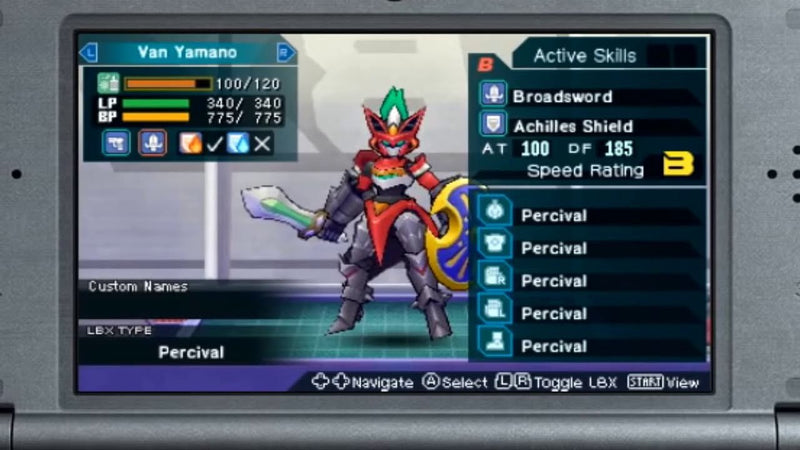The height and width of the screenshot is (450, 800).
Task: Click the fire attribute icon
Action: coord(190,143)
